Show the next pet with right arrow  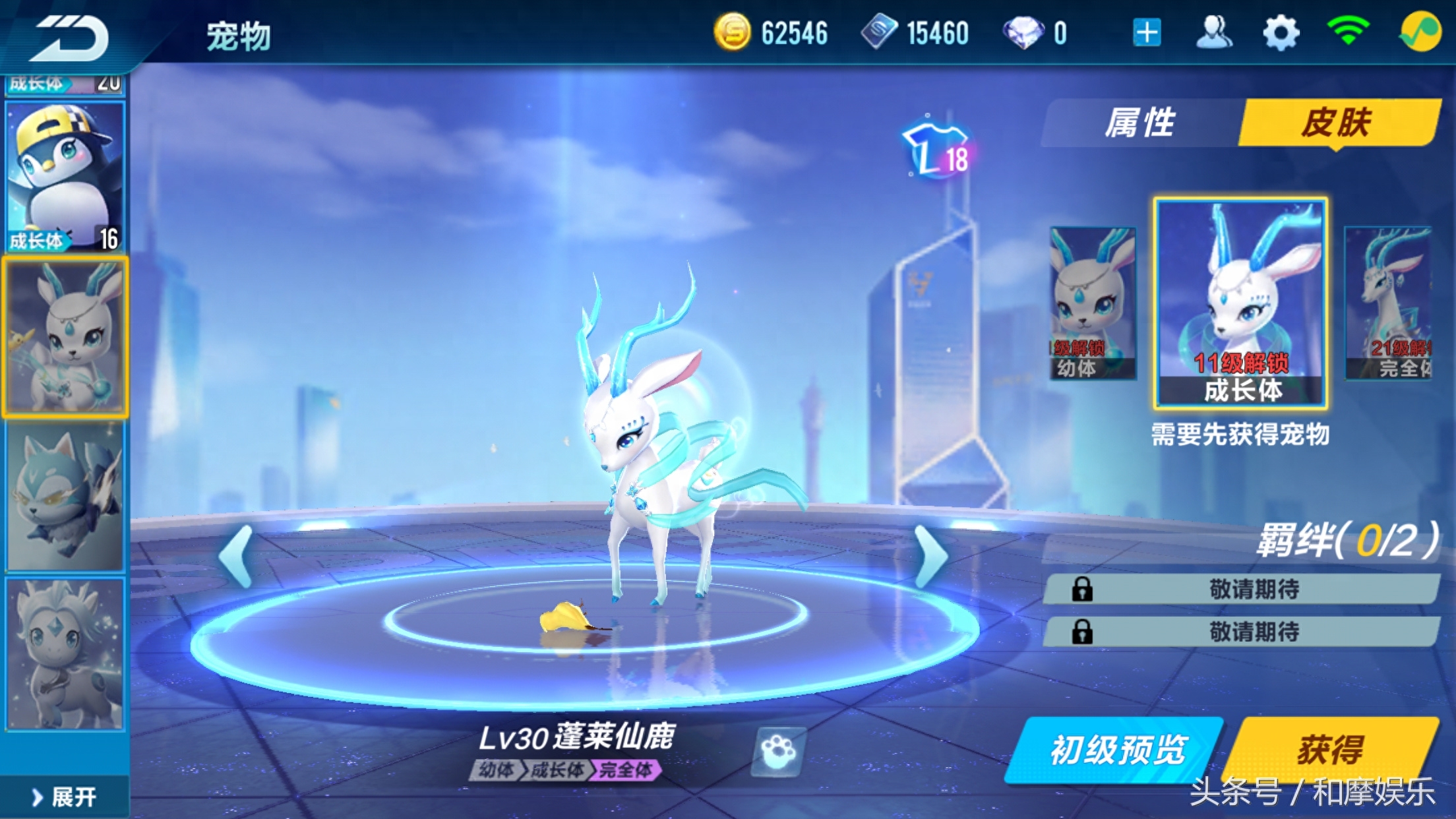click(930, 556)
